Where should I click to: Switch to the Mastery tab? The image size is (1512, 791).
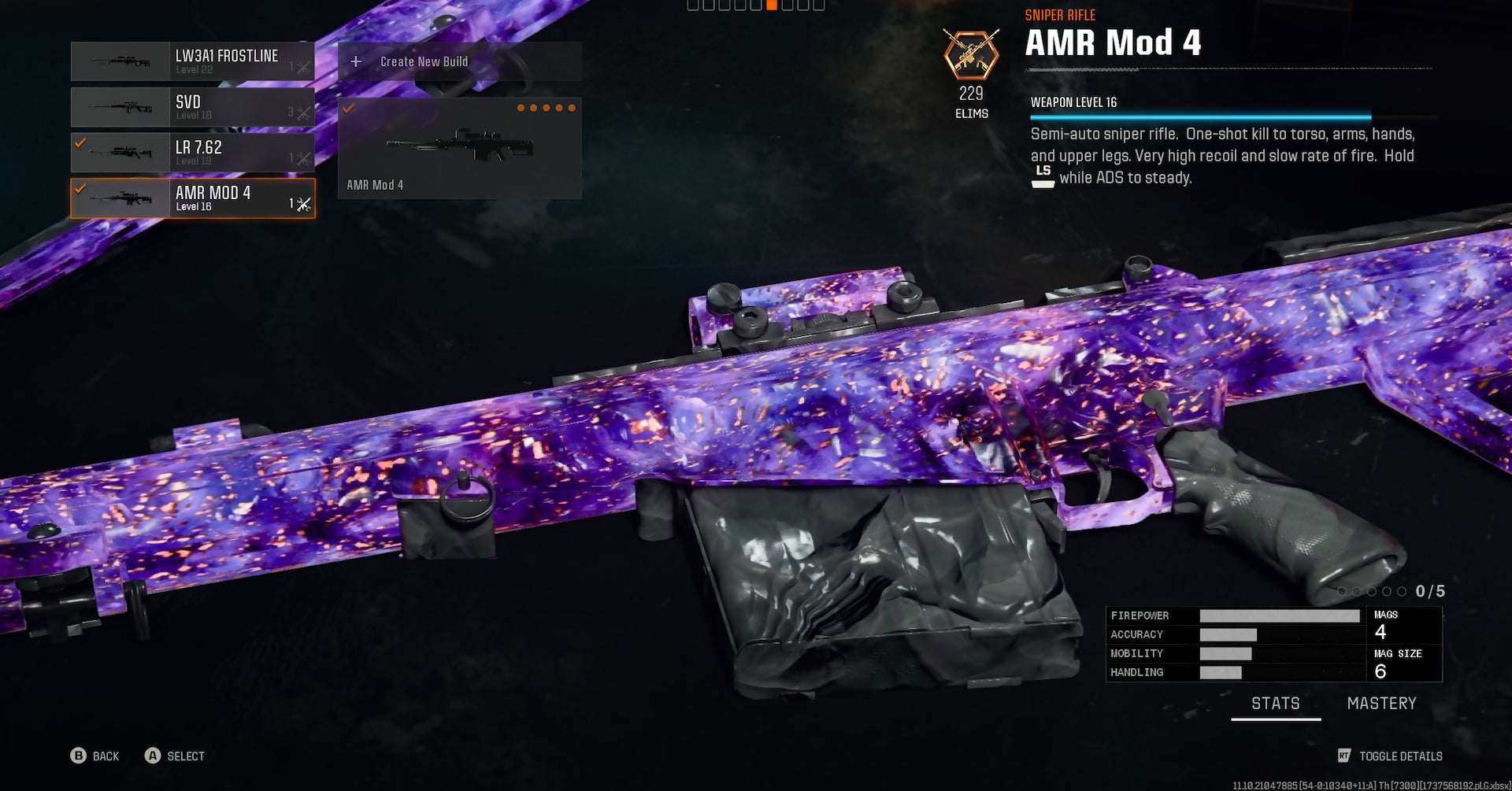(1381, 704)
